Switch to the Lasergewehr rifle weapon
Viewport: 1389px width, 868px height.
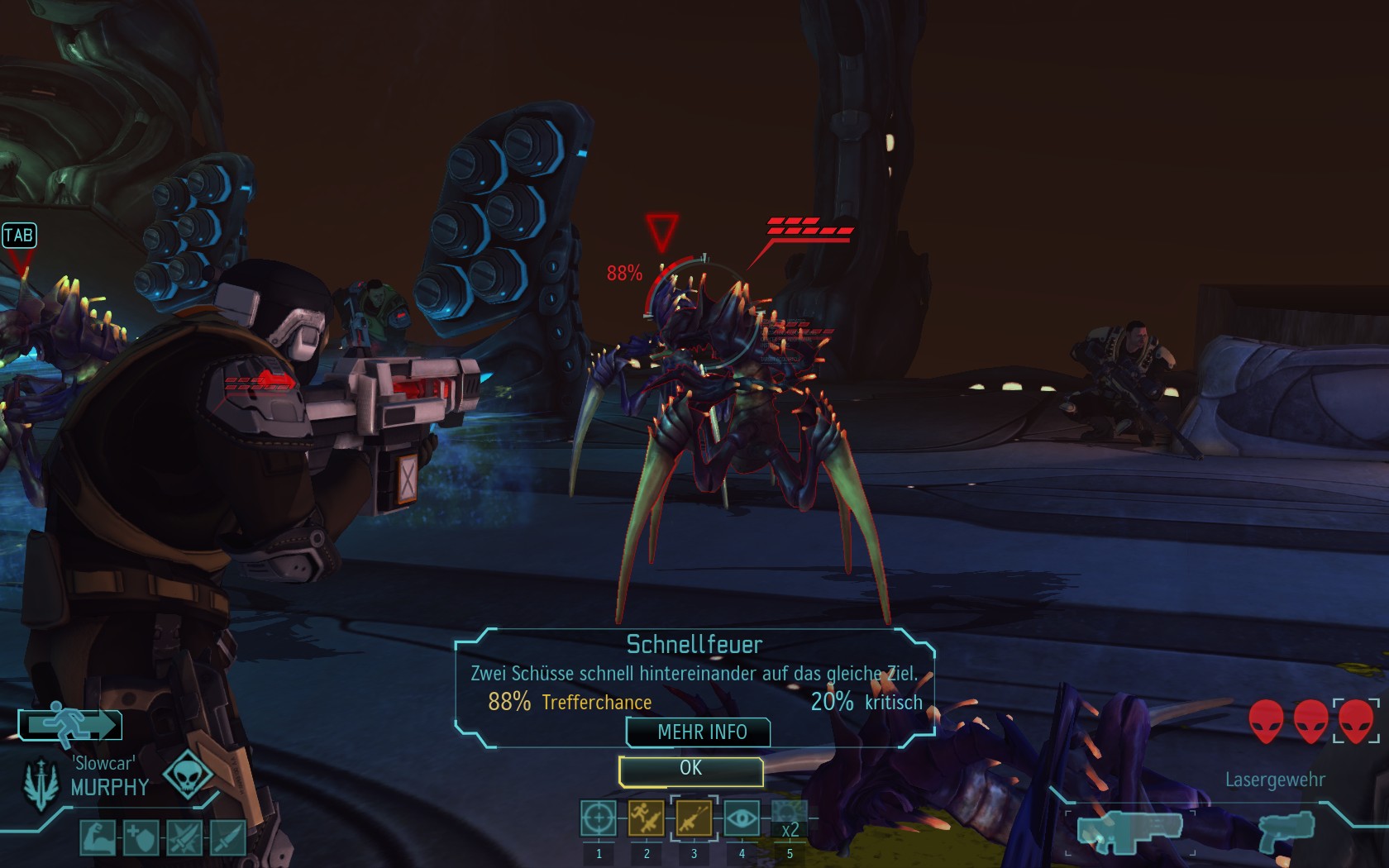(x=1129, y=830)
